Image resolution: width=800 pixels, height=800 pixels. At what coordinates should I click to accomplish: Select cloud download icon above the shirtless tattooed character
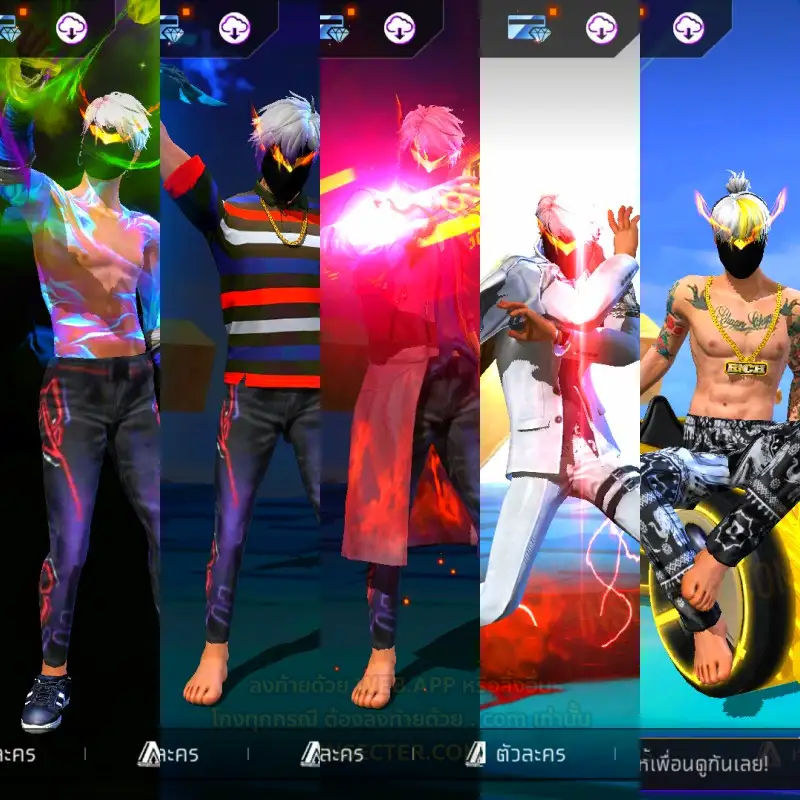pos(688,28)
